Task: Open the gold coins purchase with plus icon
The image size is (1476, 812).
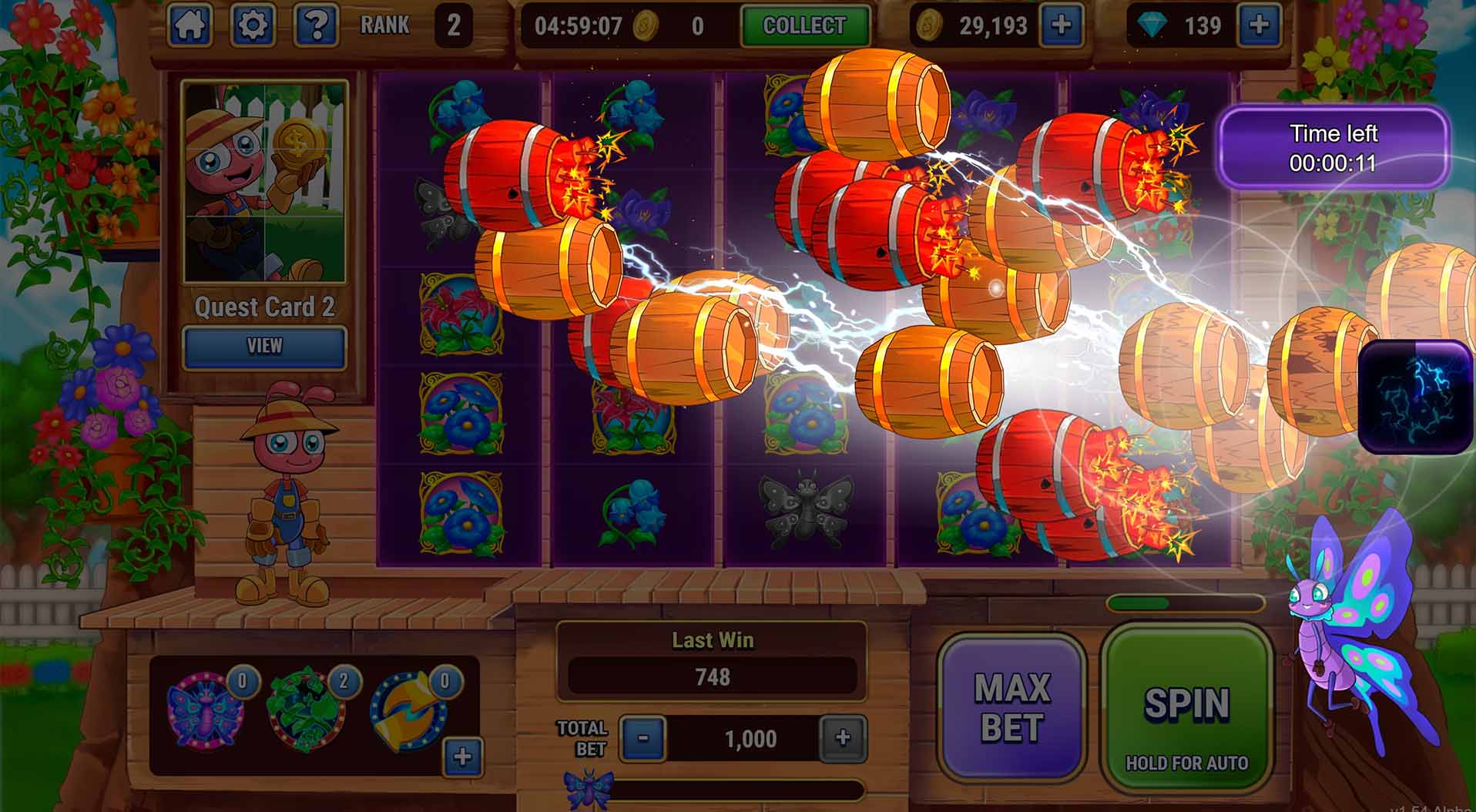Action: (1063, 25)
